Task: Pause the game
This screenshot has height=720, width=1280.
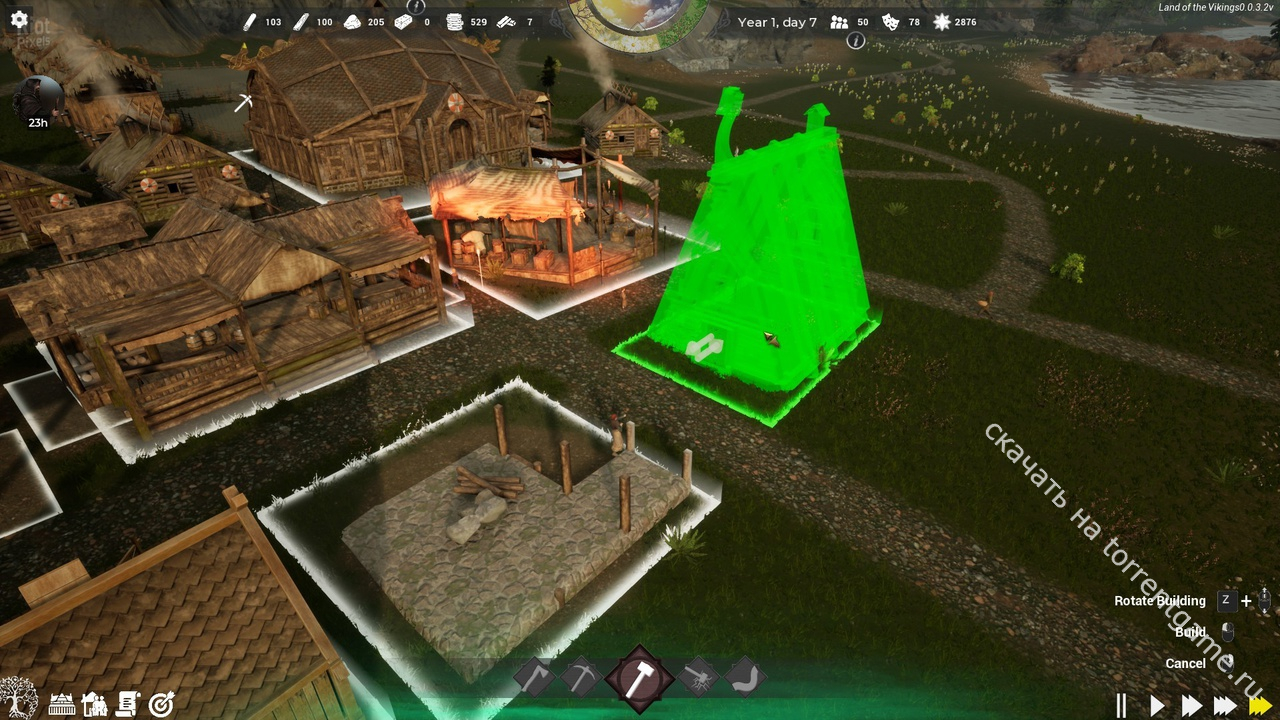Action: [1122, 705]
